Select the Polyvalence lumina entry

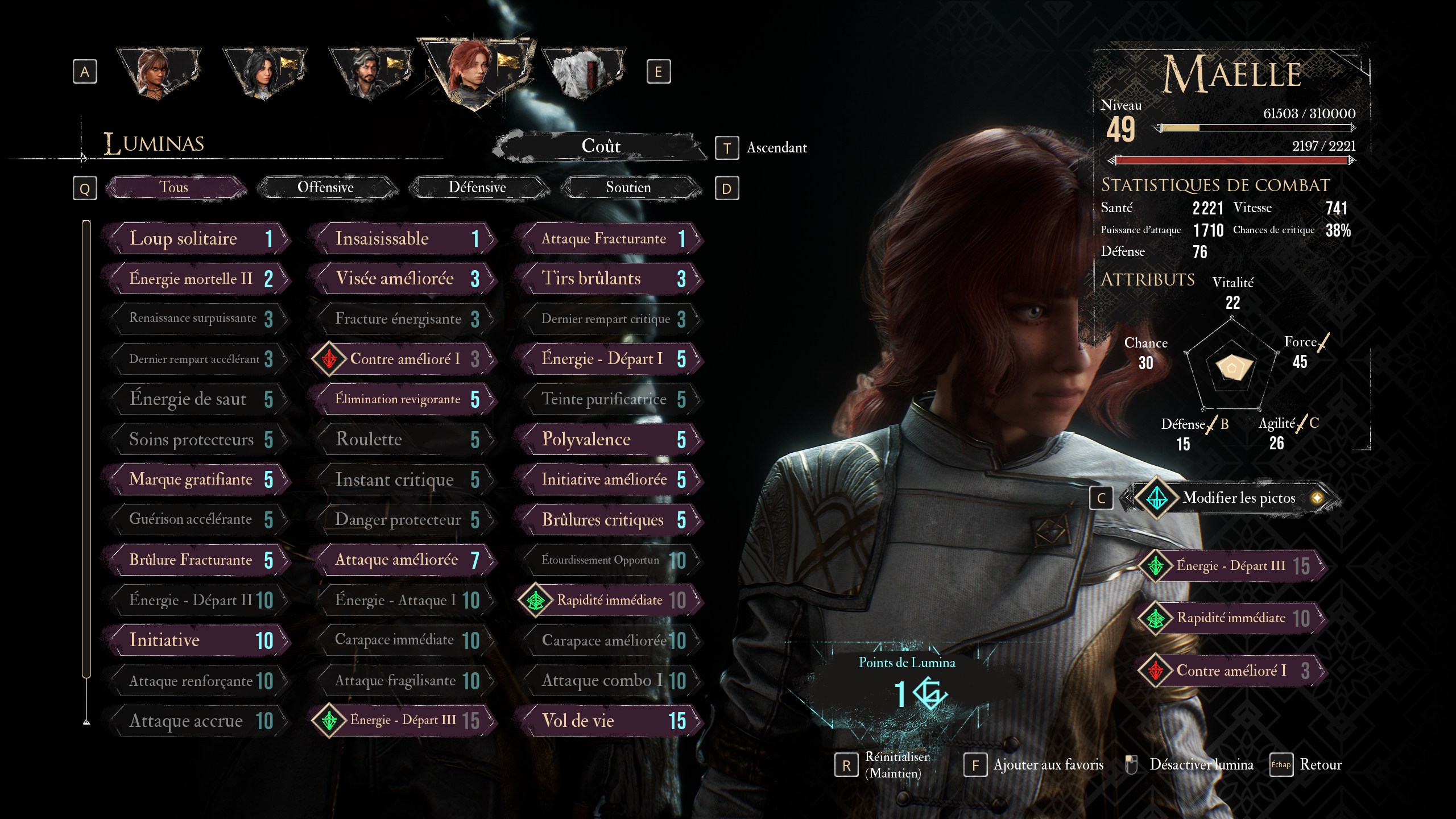pyautogui.click(x=610, y=439)
